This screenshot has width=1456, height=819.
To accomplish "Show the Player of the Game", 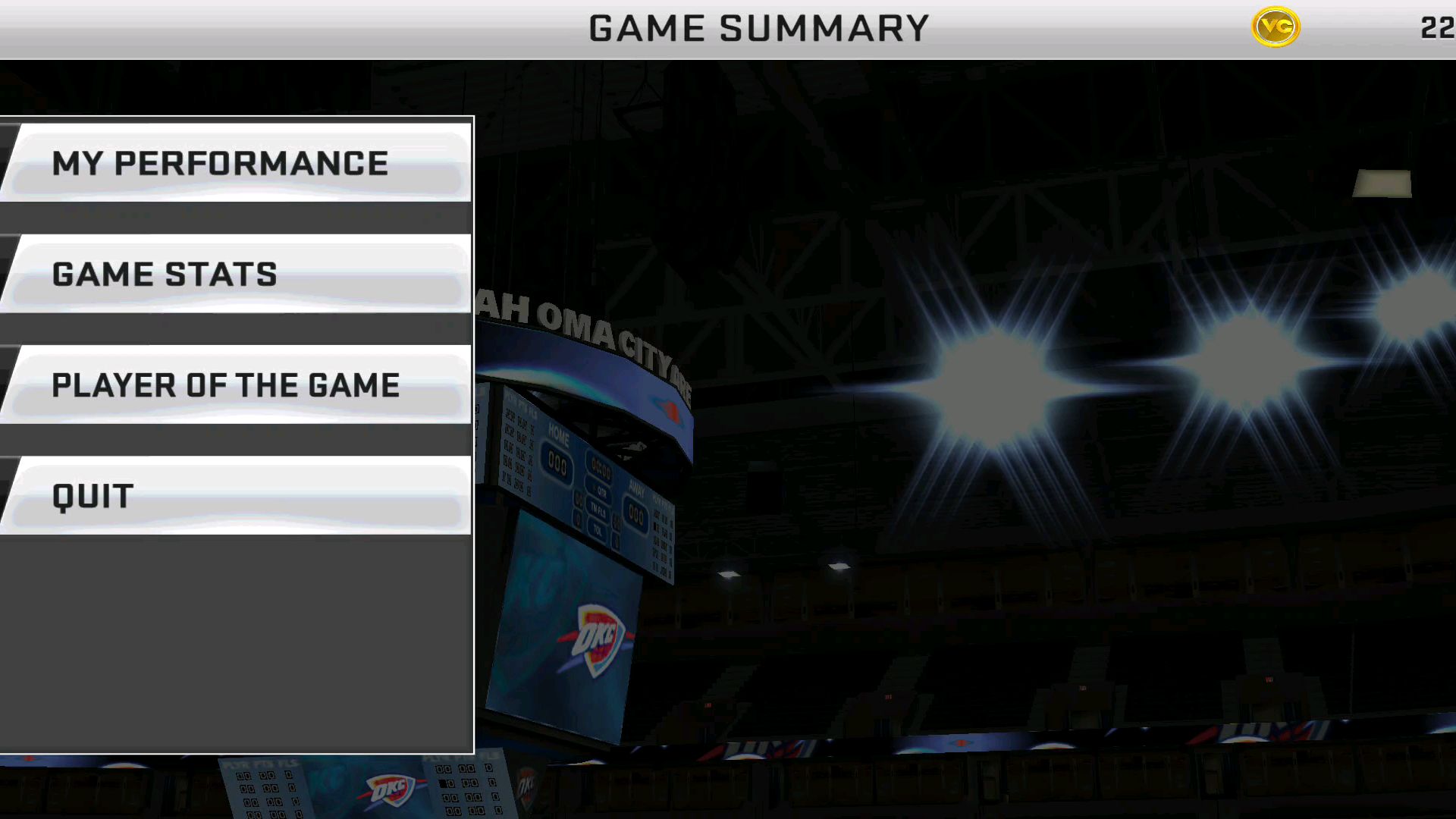I will [x=237, y=384].
